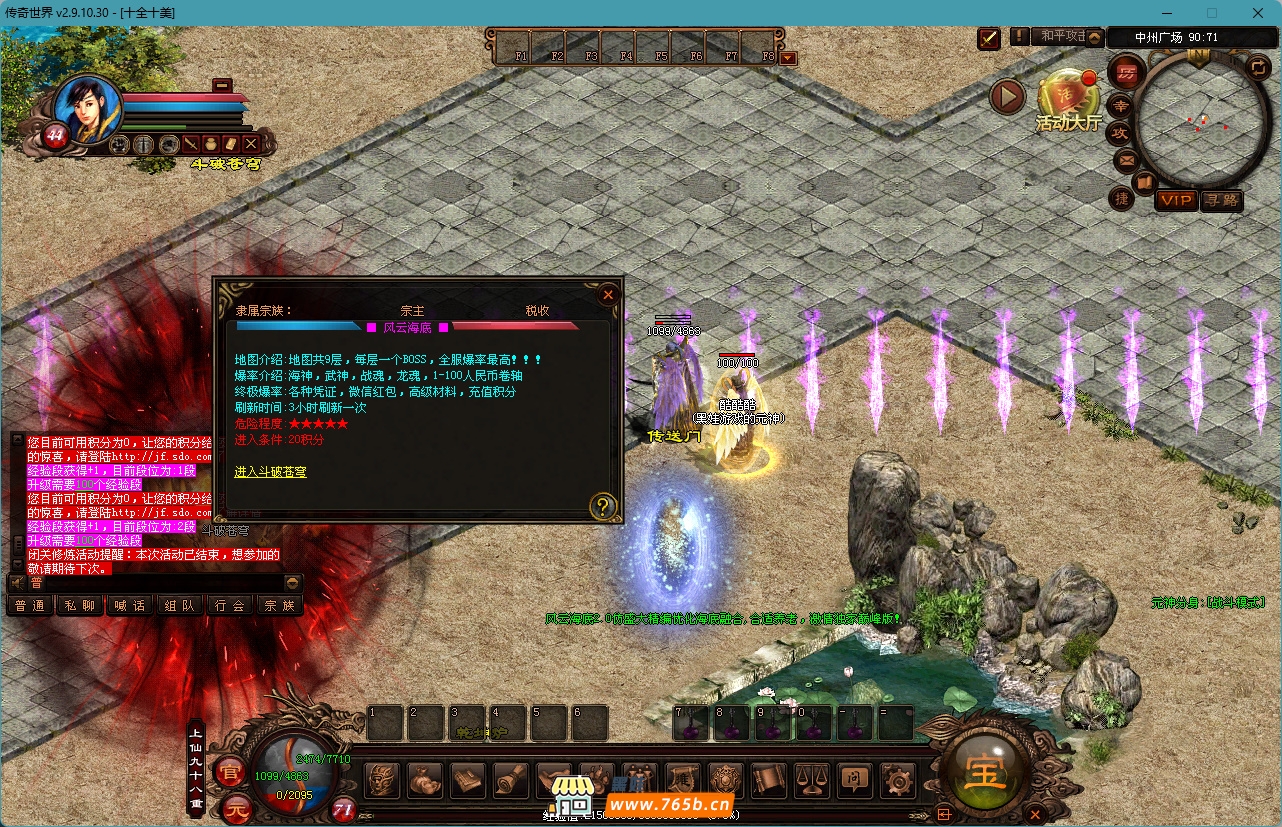Open the mail envelope icon
Viewport: 1282px width, 827px height.
(1126, 158)
